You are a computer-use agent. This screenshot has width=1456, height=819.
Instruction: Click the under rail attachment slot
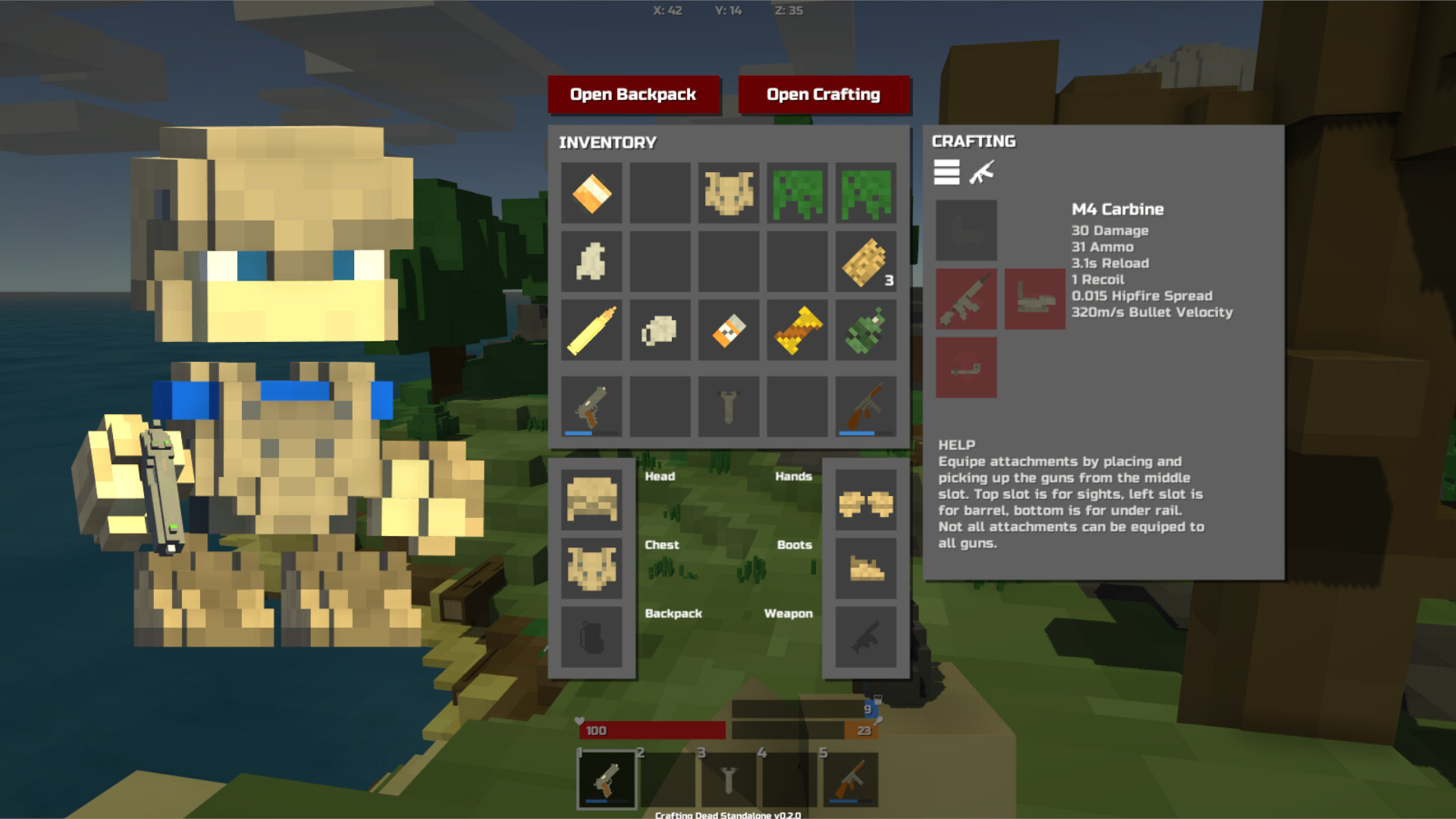[x=966, y=368]
